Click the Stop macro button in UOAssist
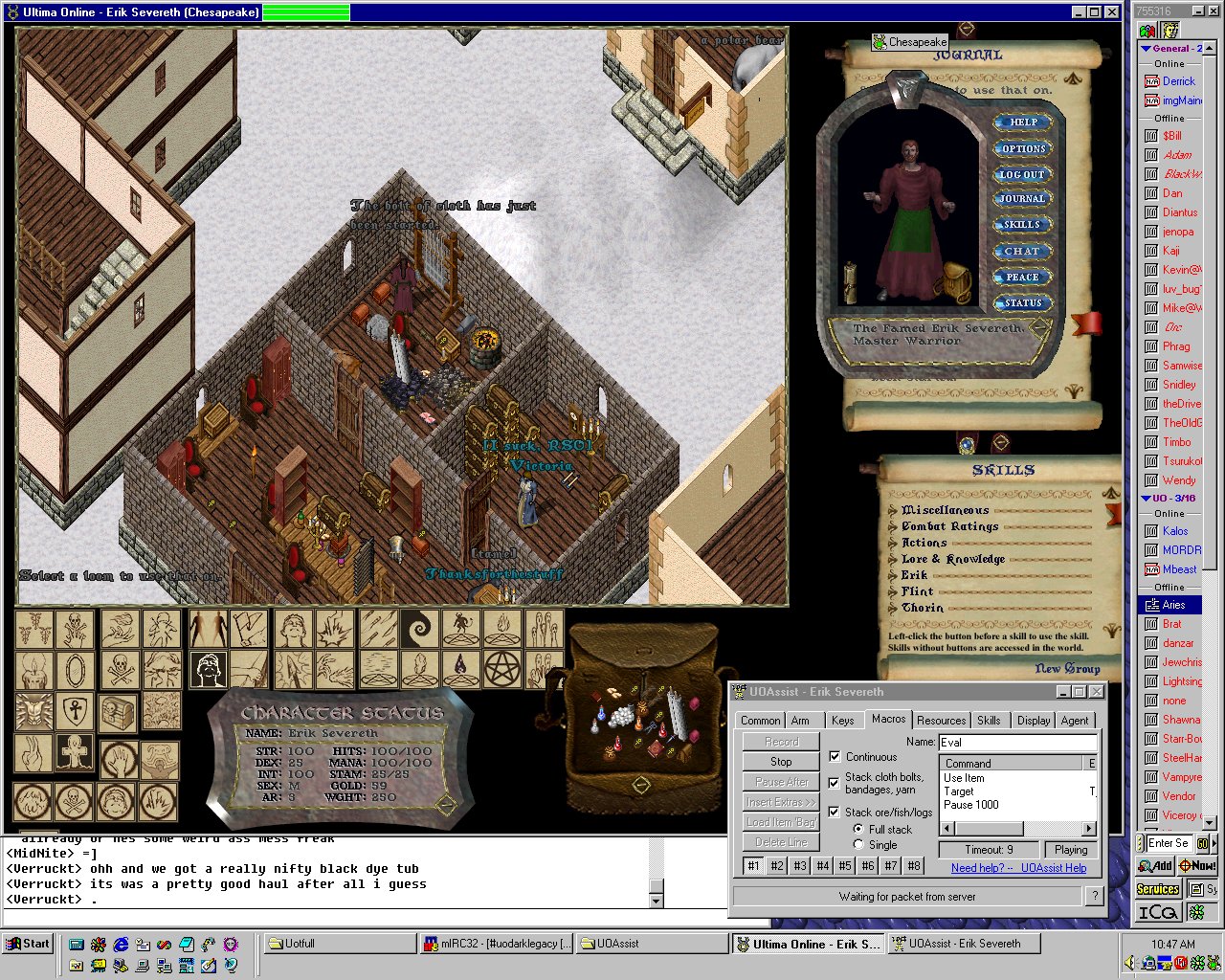Image resolution: width=1225 pixels, height=980 pixels. tap(781, 762)
